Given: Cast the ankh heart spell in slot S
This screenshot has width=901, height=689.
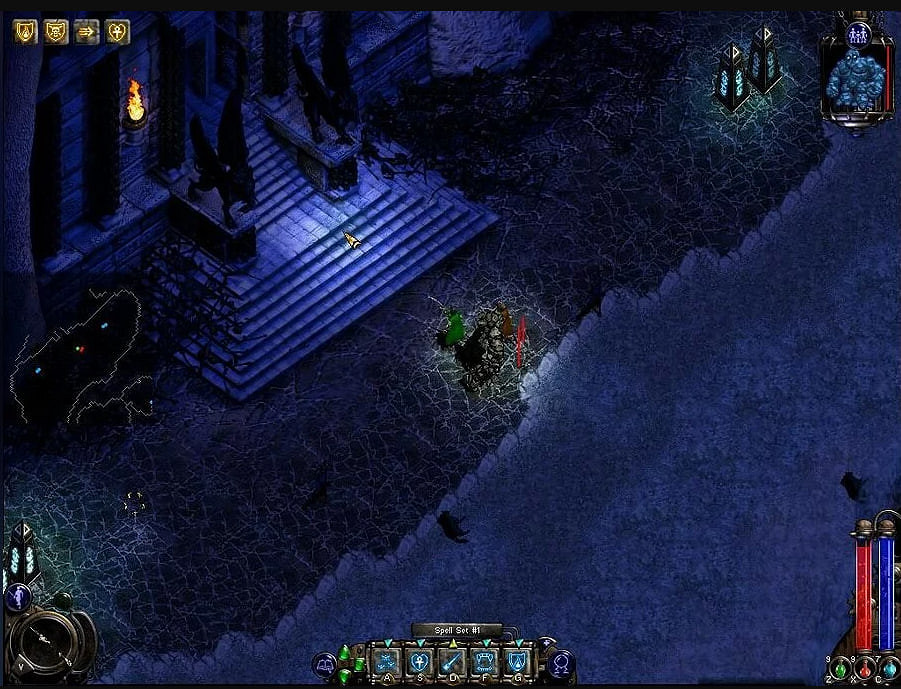Looking at the screenshot, I should (x=419, y=660).
